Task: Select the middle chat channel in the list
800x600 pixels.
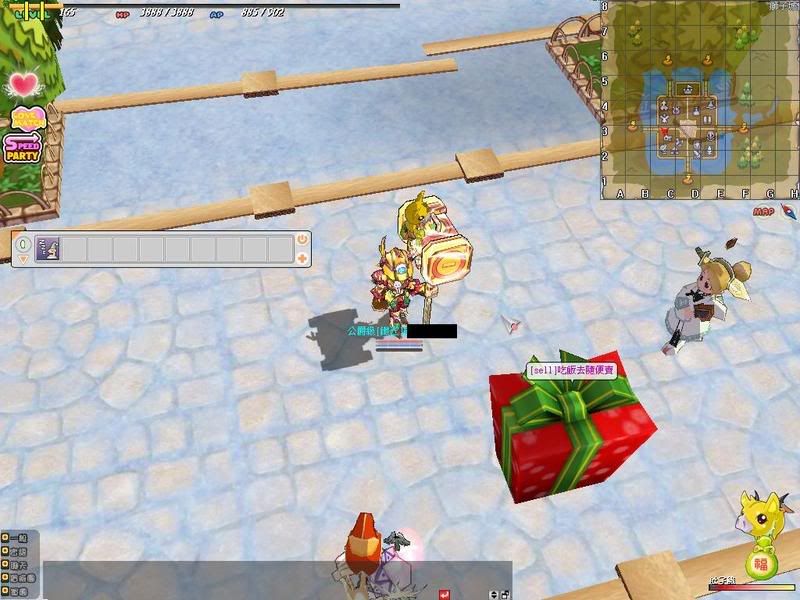Action: pos(20,565)
